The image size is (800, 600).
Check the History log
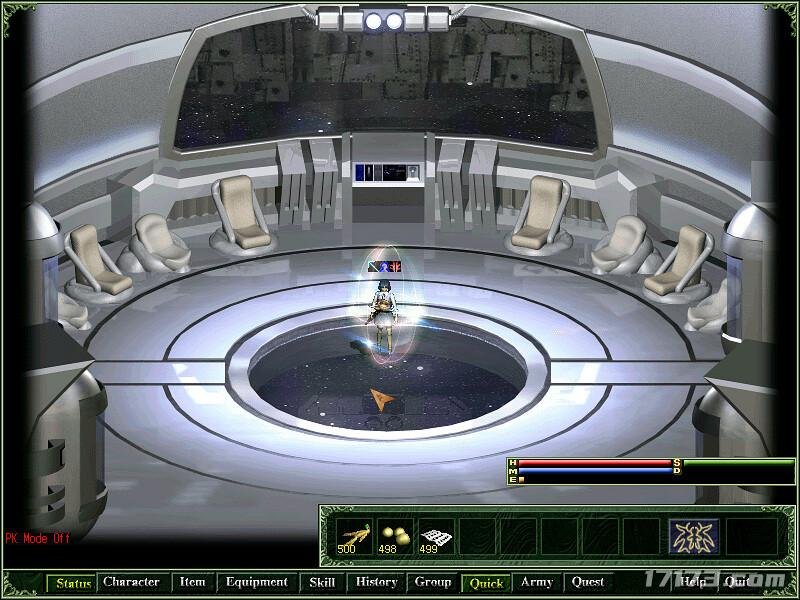[377, 582]
